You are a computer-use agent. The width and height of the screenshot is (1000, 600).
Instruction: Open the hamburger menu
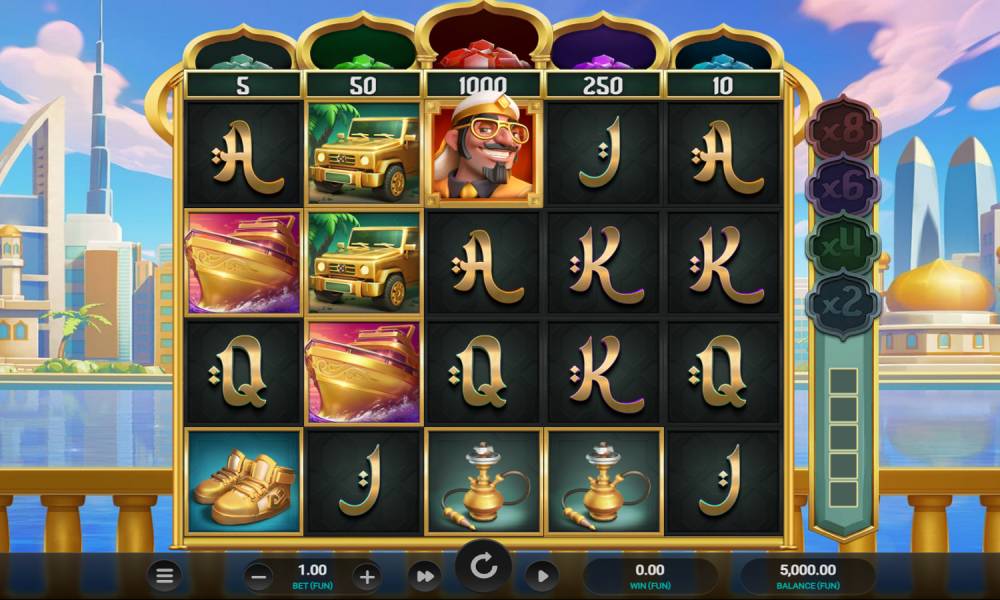165,575
